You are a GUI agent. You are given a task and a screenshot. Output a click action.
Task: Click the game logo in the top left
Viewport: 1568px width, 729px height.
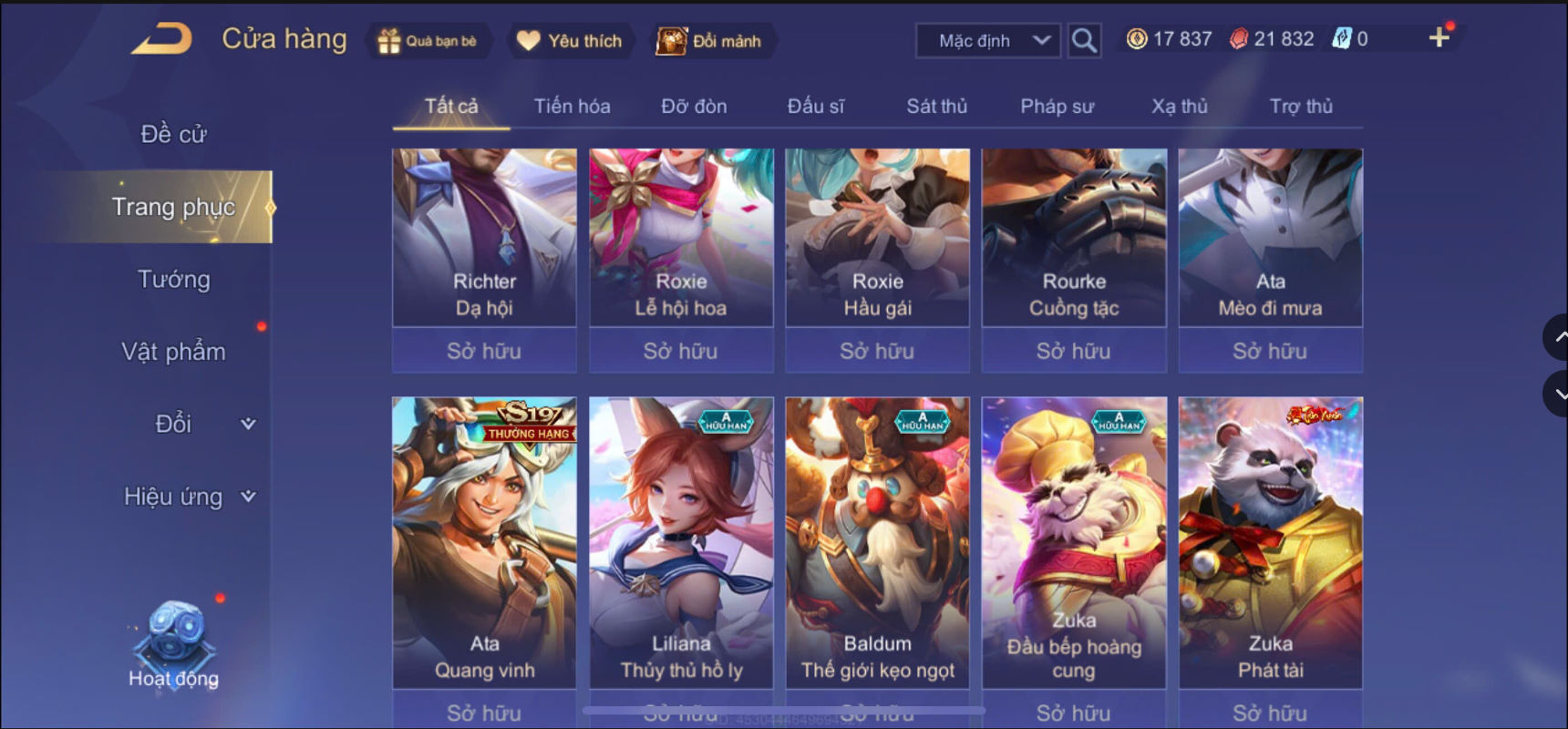pos(164,38)
